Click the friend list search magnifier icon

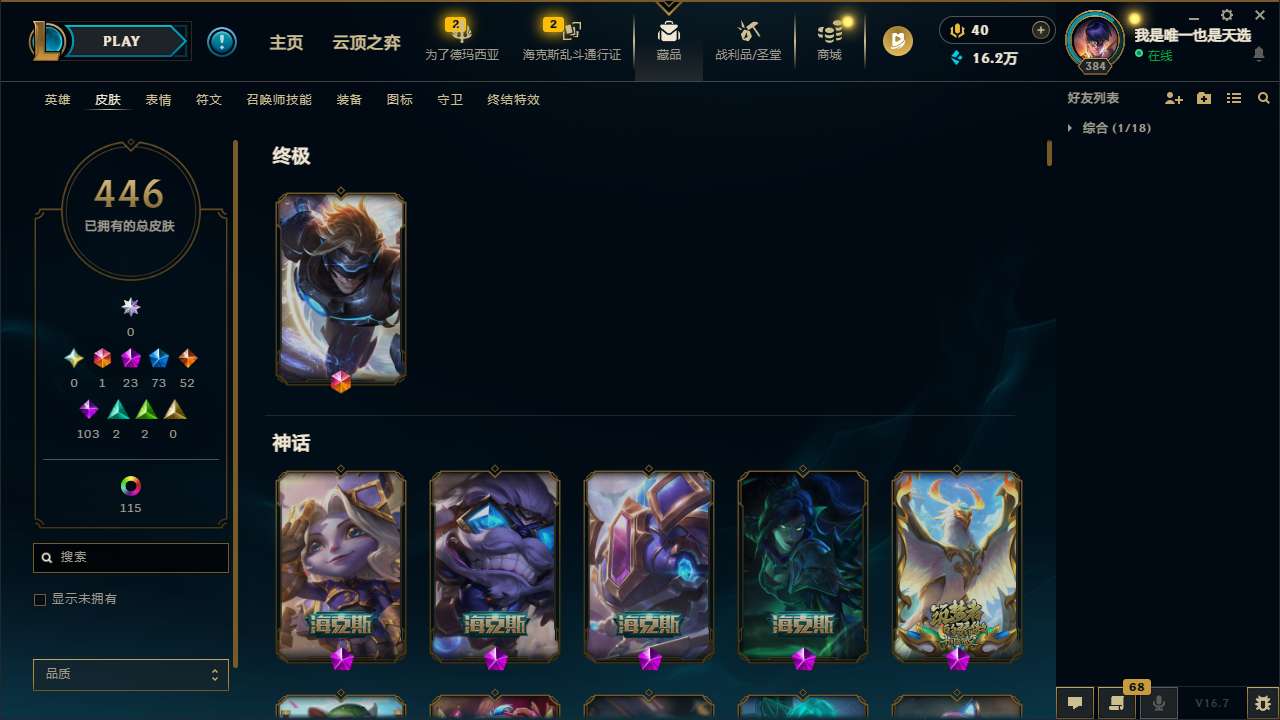point(1263,97)
